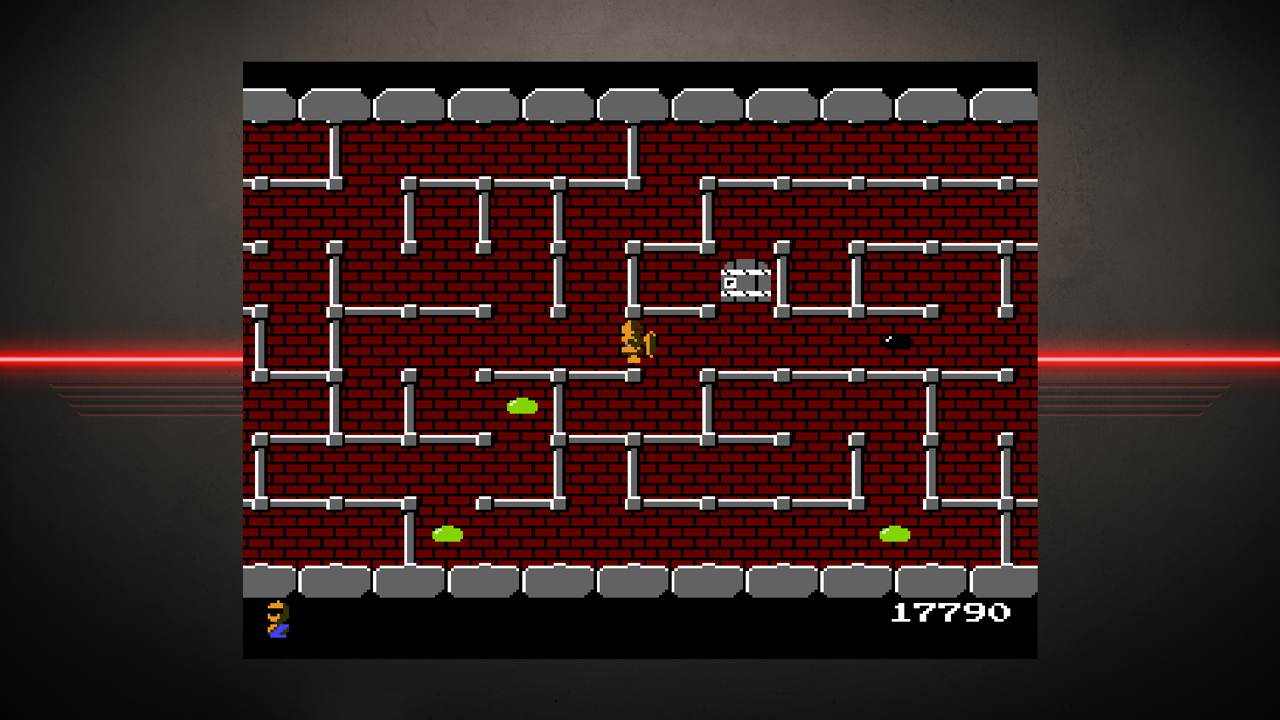
Task: Click the green slime at the bottom left
Action: point(447,535)
